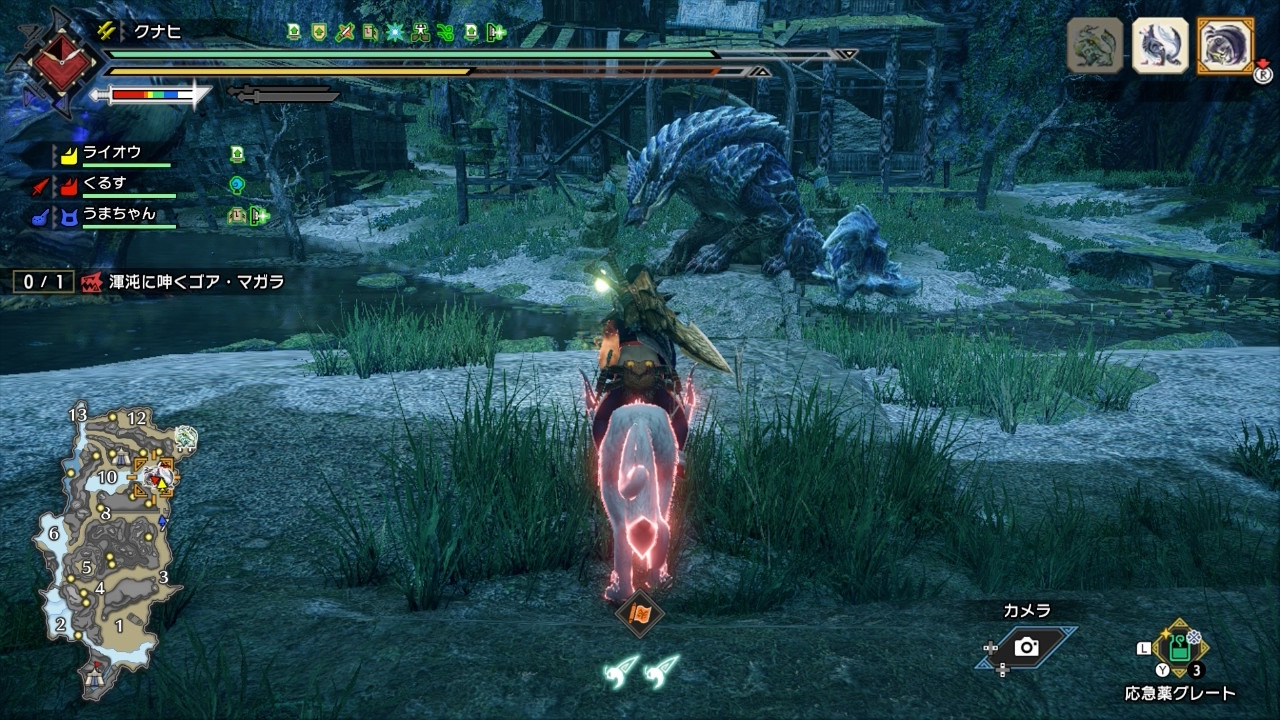Use the 応急薬グレート item slot

coord(1180,649)
